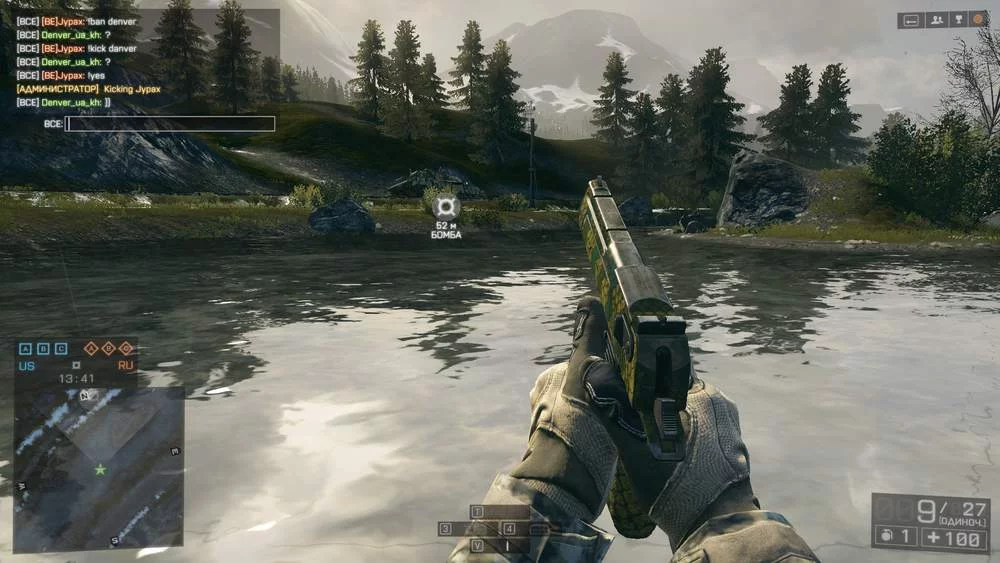Viewport: 1000px width, 563px height.
Task: Open the squad members icon
Action: pyautogui.click(x=938, y=19)
